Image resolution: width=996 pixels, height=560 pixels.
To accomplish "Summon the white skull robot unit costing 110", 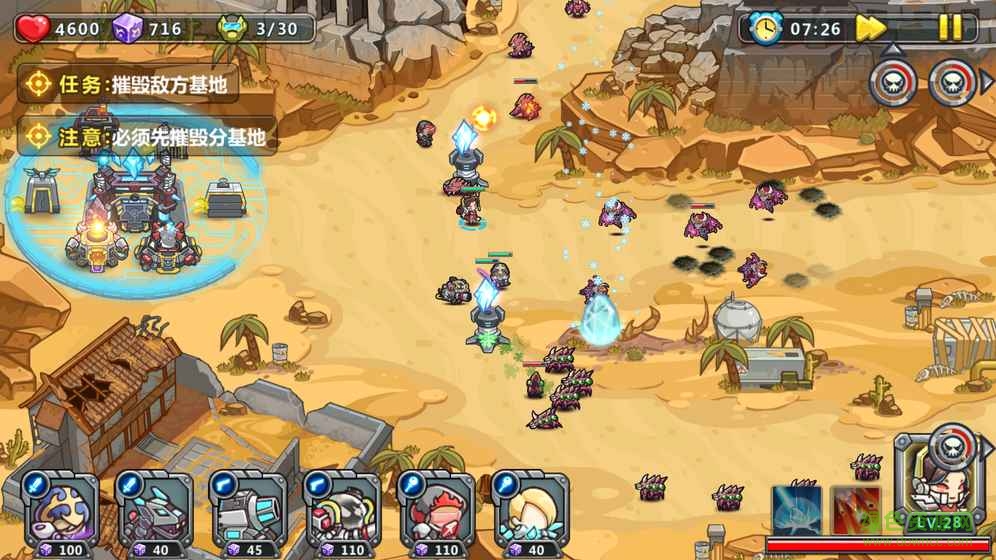I will tap(341, 511).
